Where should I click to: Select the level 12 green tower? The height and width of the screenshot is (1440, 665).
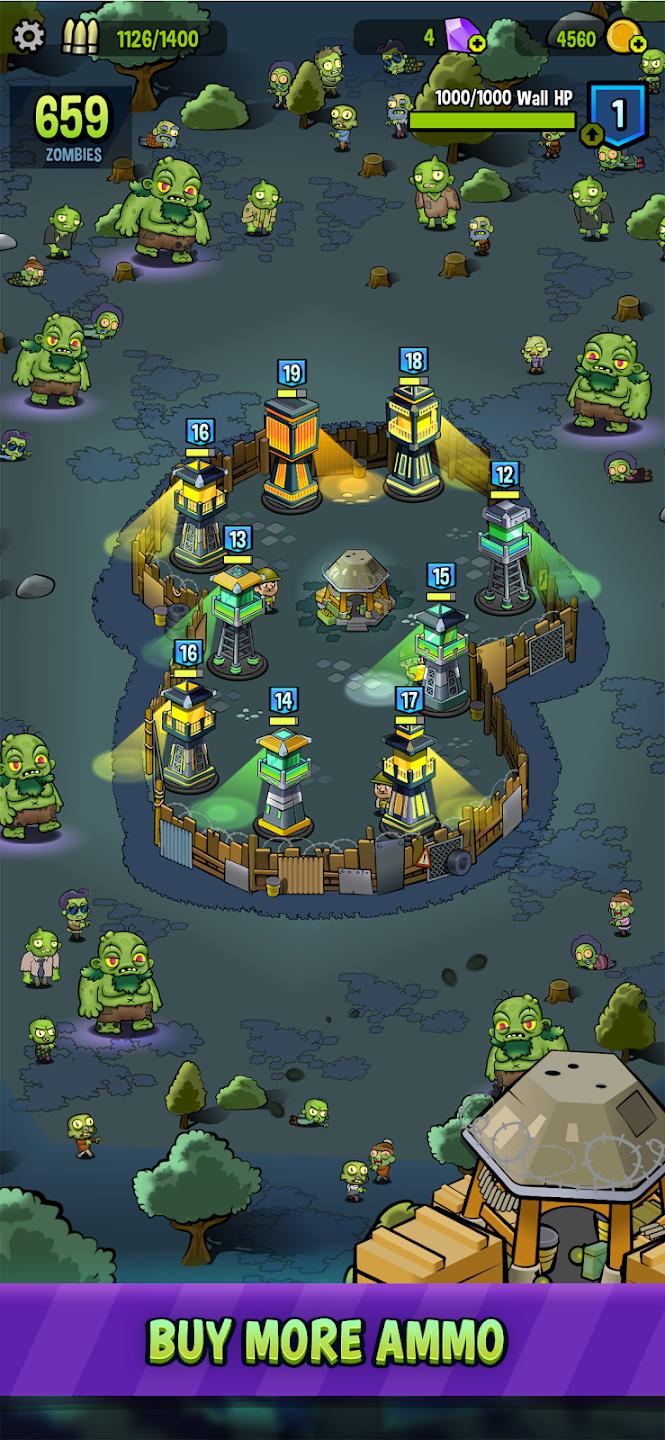click(x=504, y=555)
